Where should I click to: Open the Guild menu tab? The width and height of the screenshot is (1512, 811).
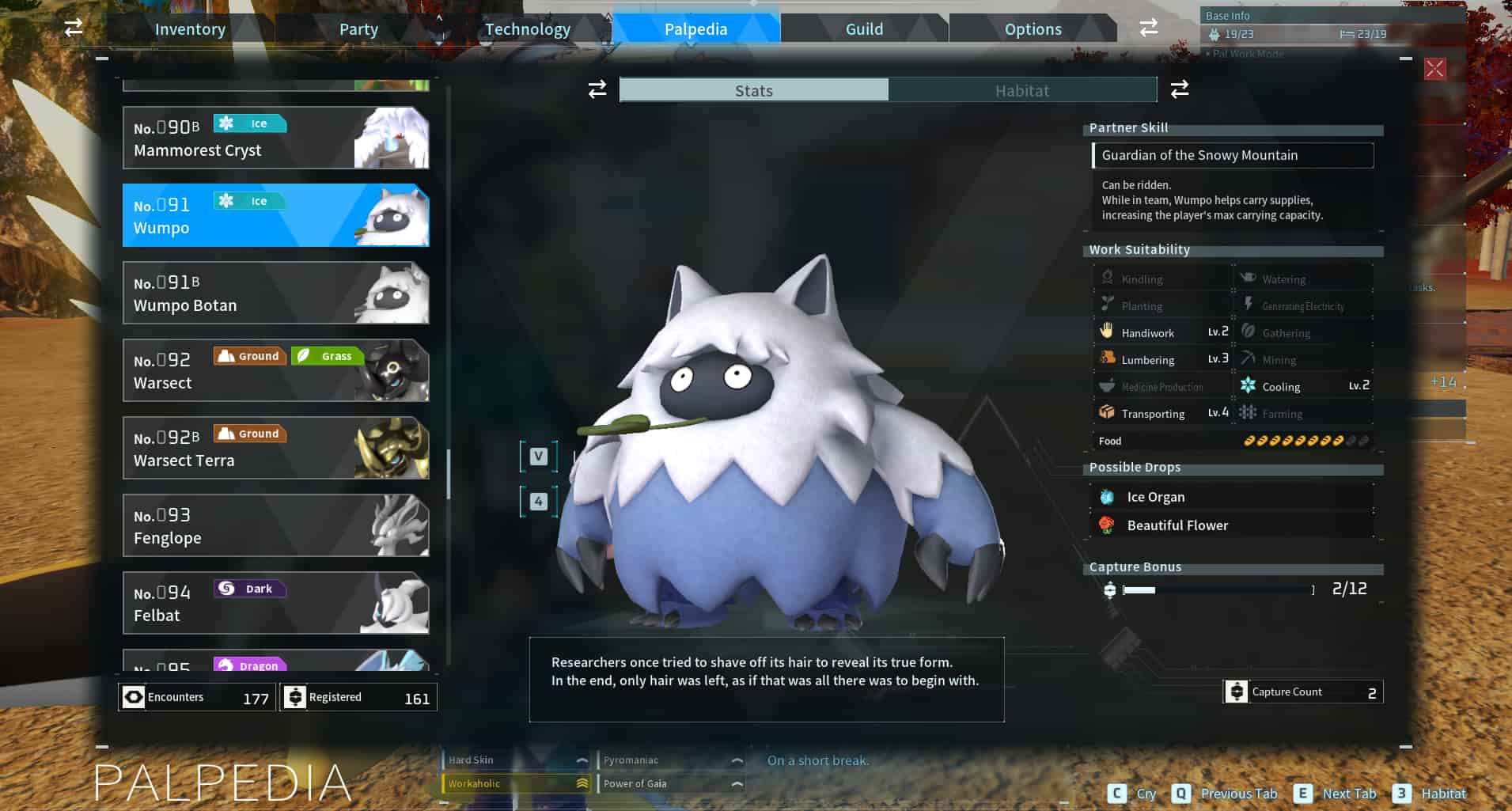click(864, 28)
